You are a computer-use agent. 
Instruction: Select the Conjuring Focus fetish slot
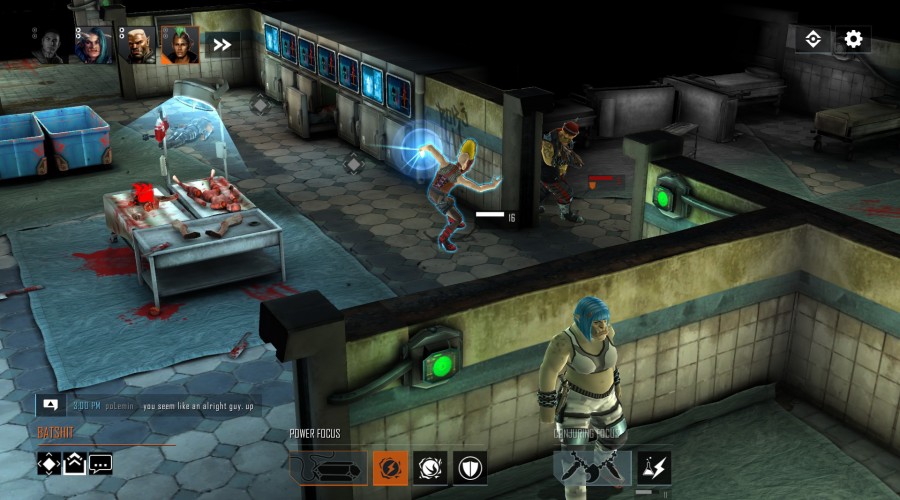point(592,467)
